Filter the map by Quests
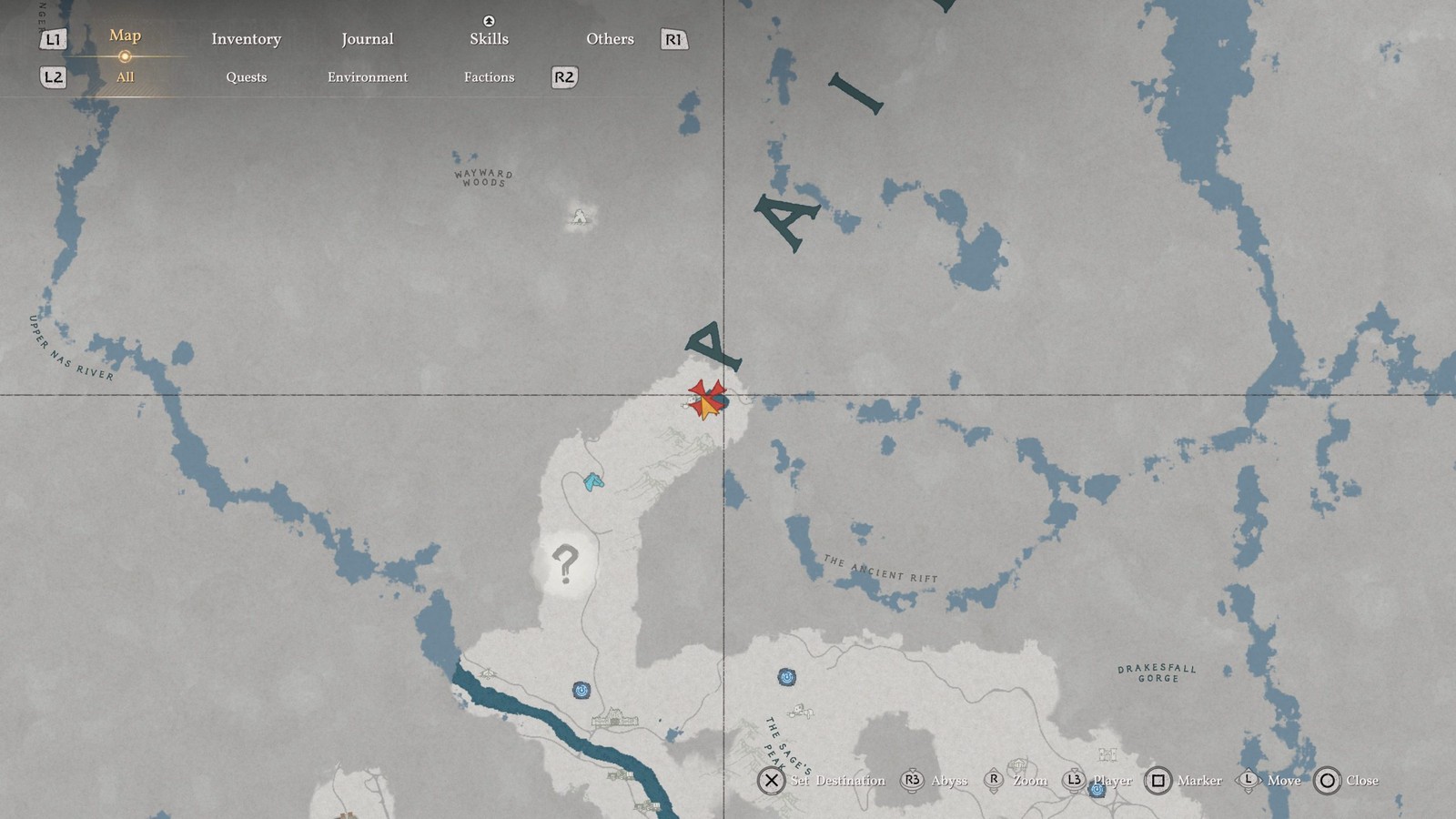This screenshot has width=1456, height=819. pos(246,77)
